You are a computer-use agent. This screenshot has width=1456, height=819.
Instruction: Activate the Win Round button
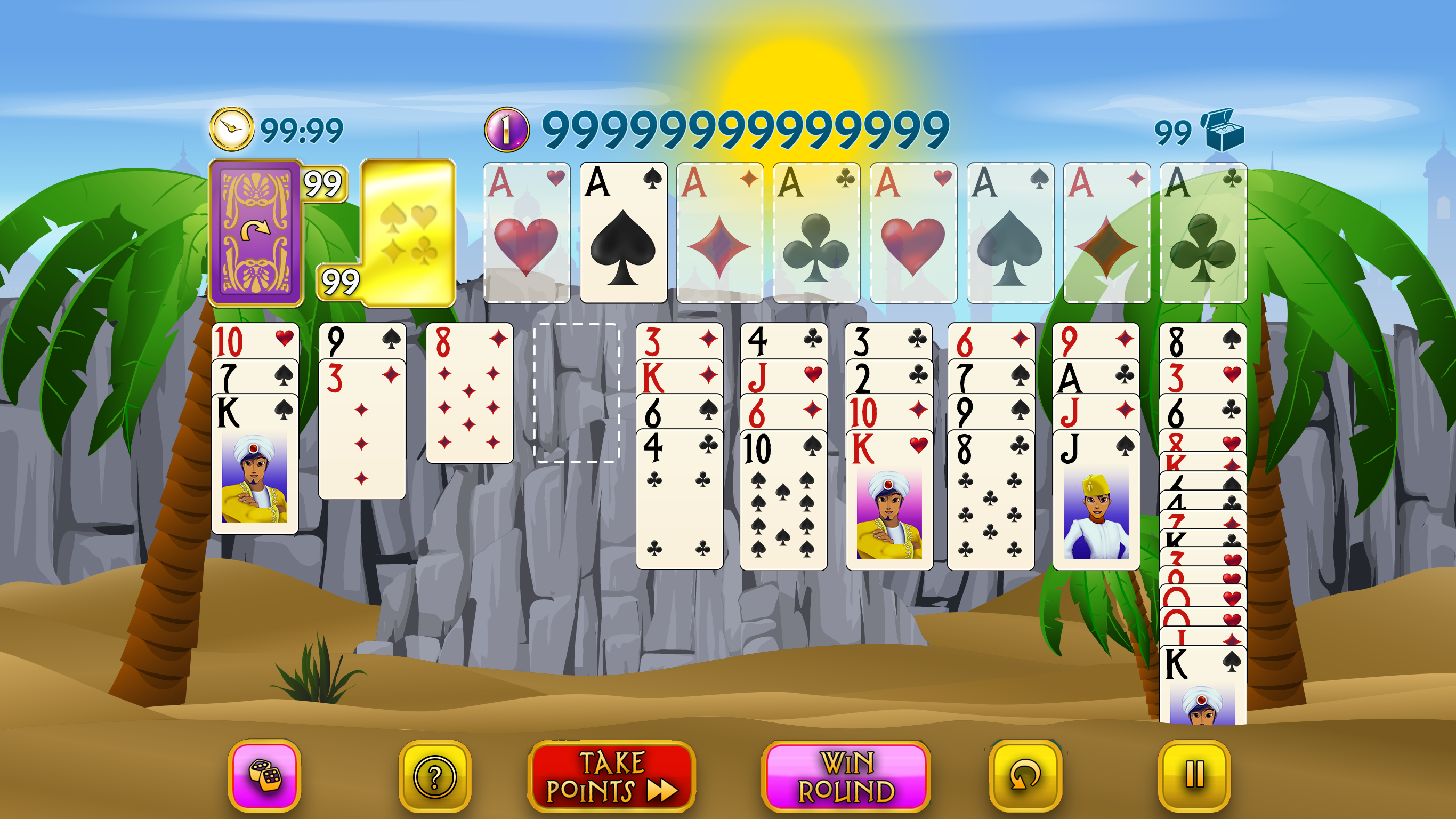(x=846, y=776)
